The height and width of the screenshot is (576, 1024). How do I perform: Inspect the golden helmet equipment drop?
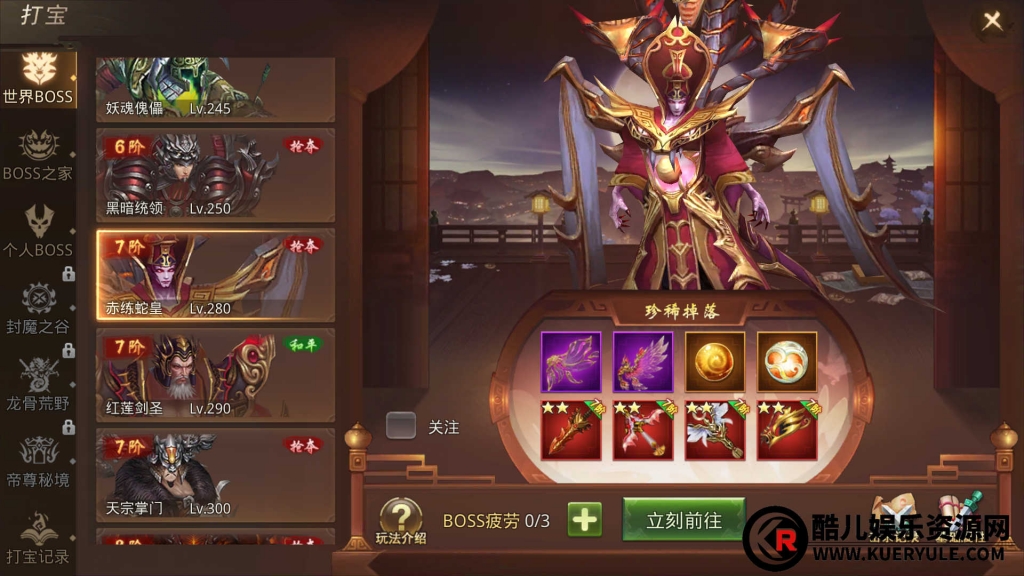pyautogui.click(x=787, y=431)
